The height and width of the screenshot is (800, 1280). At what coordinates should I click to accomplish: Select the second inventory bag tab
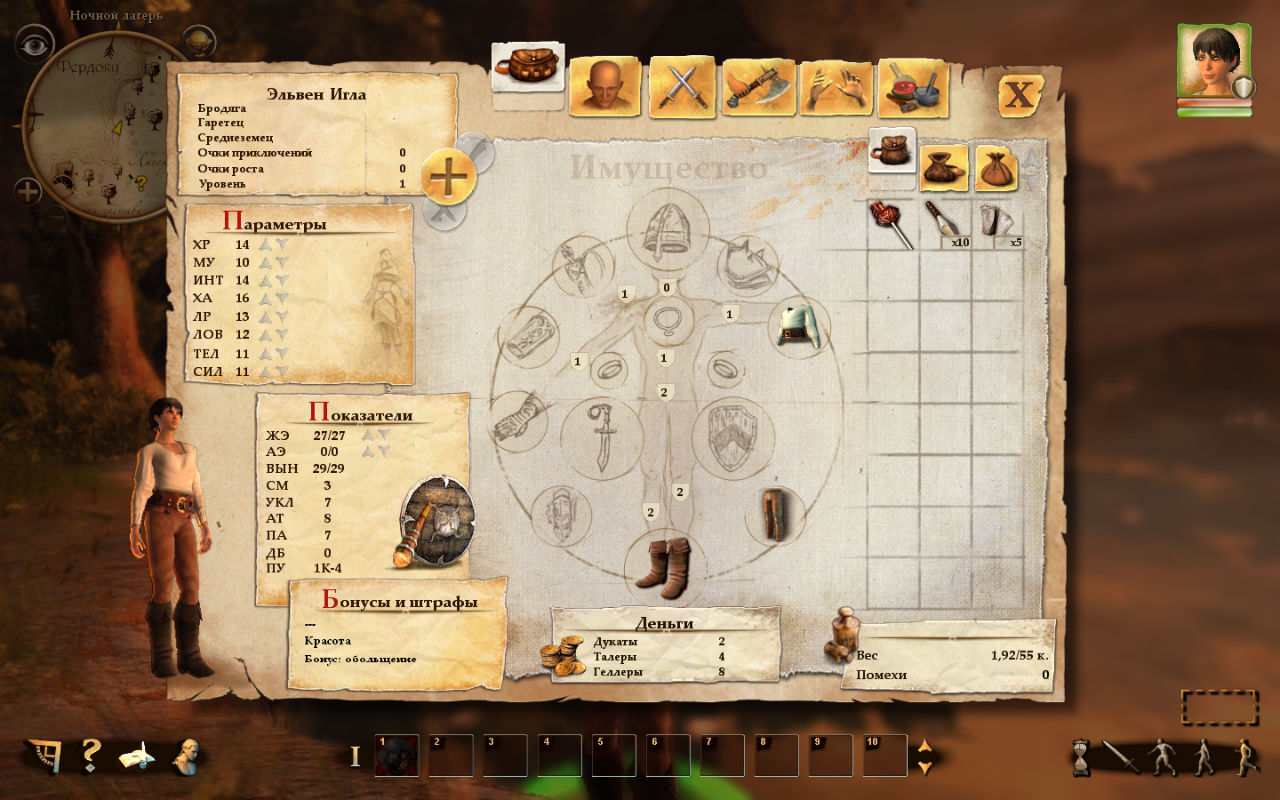click(x=942, y=166)
